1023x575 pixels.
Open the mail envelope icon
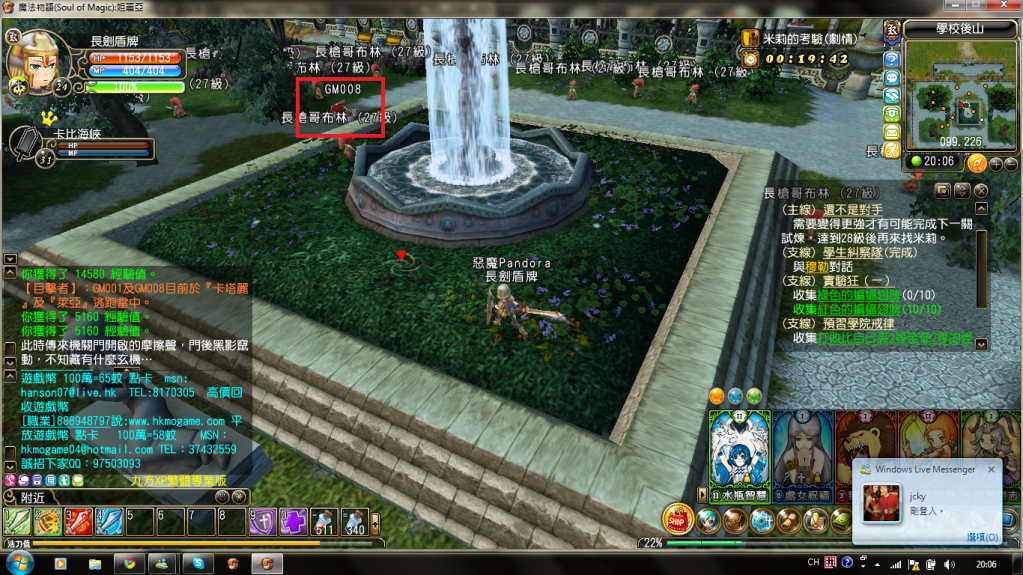(891, 131)
